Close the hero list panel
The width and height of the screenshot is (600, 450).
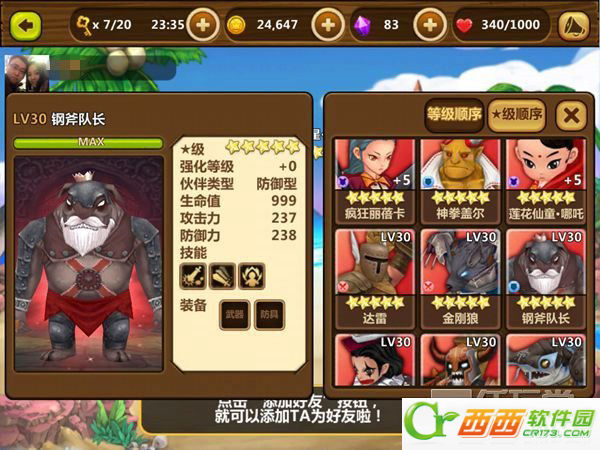pos(571,115)
